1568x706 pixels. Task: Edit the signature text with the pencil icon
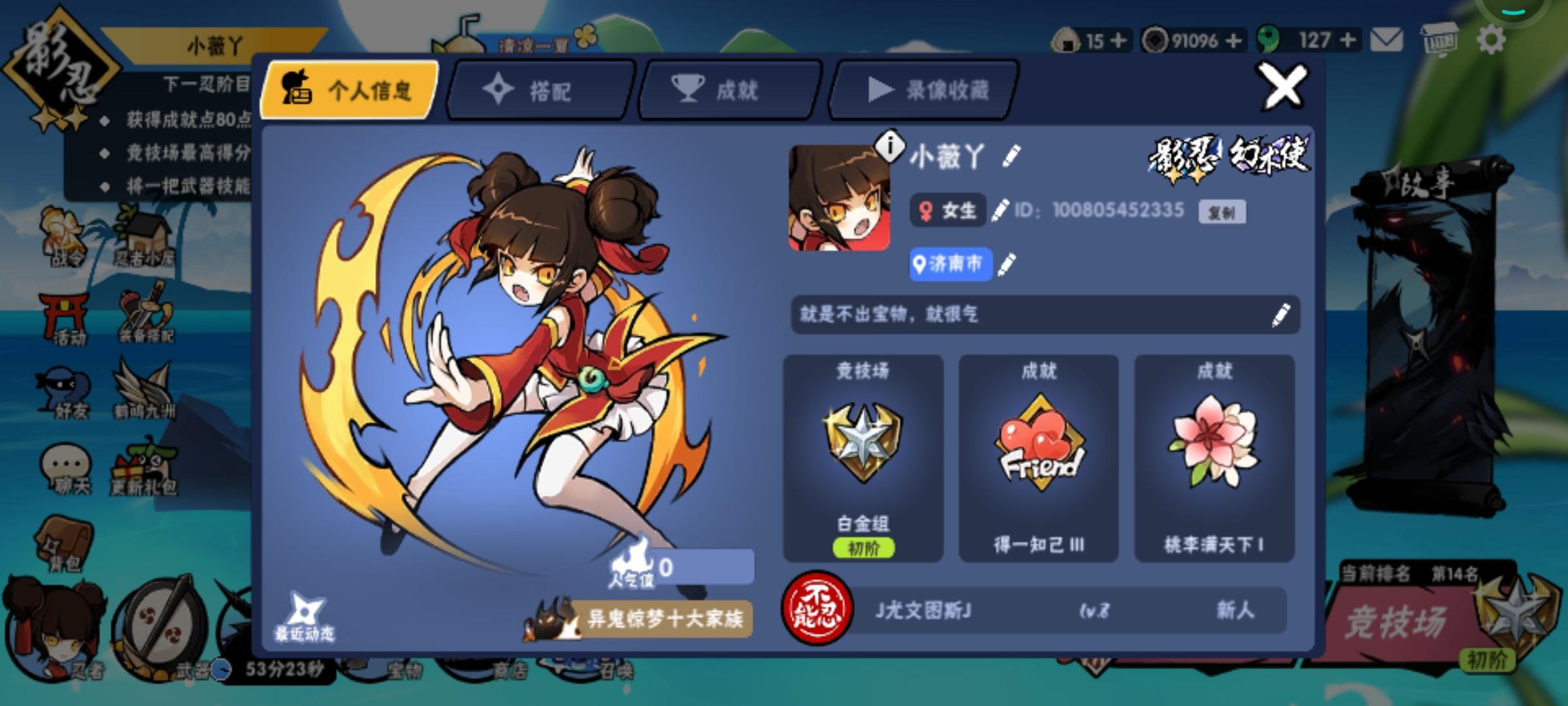coord(1279,316)
